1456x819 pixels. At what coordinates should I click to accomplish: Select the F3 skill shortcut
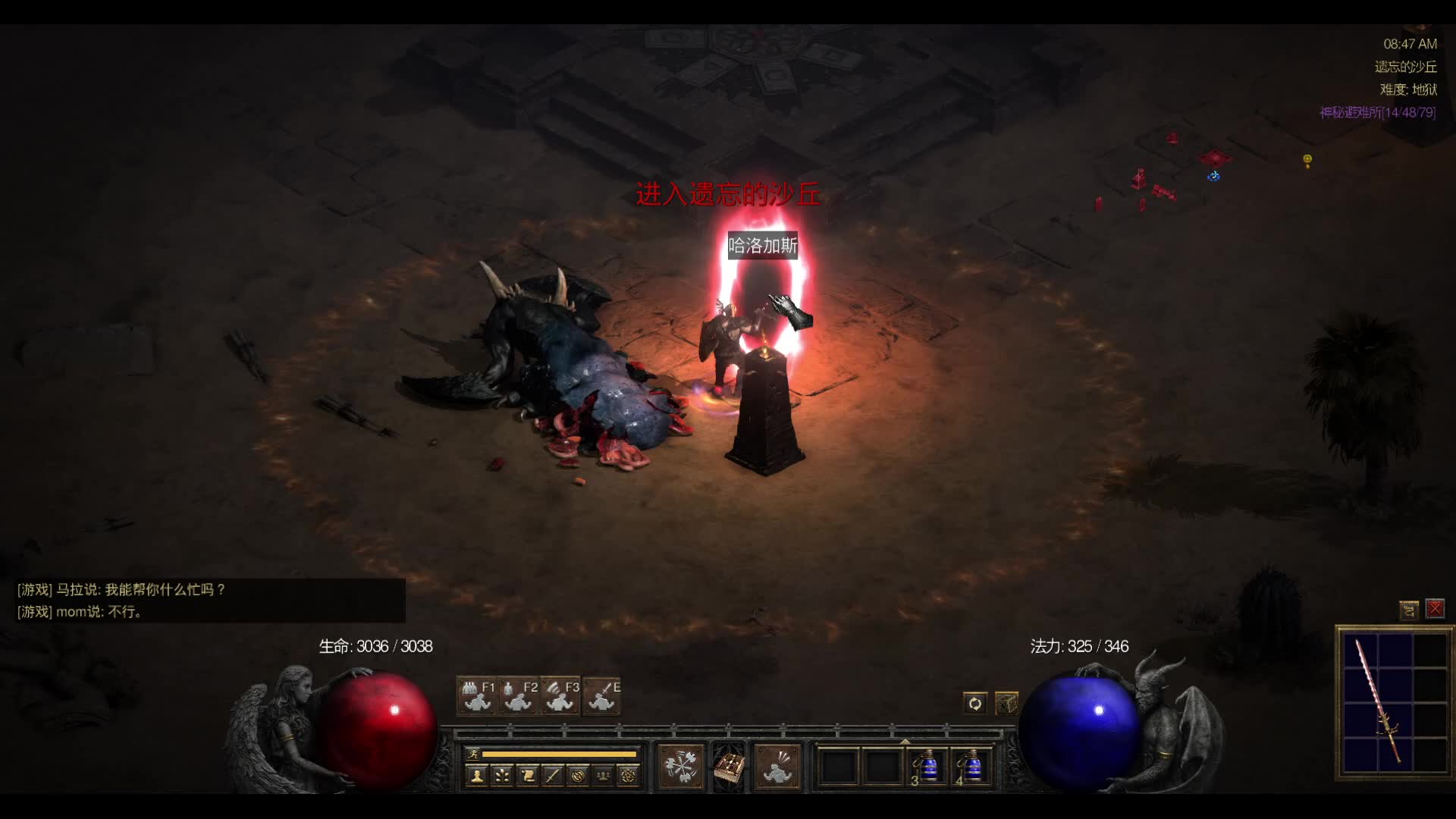(560, 696)
